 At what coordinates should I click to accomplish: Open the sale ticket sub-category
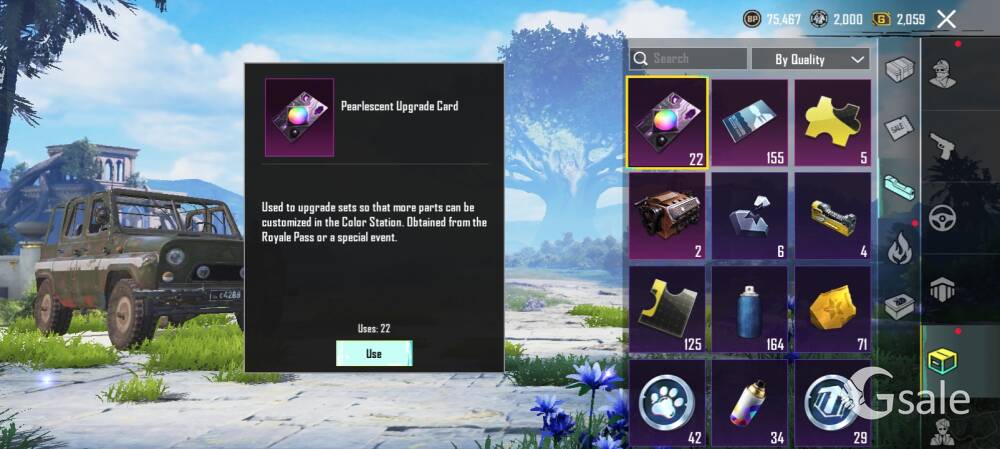pos(898,128)
